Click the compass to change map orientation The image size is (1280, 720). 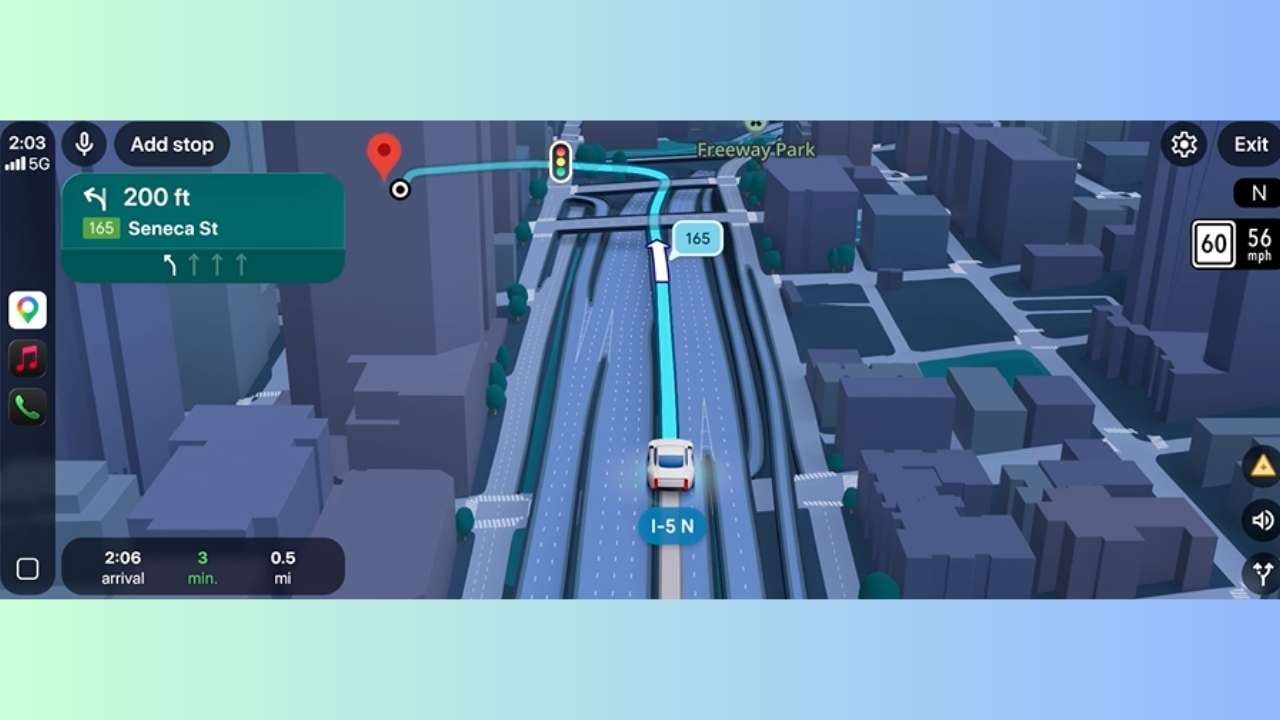point(1258,193)
